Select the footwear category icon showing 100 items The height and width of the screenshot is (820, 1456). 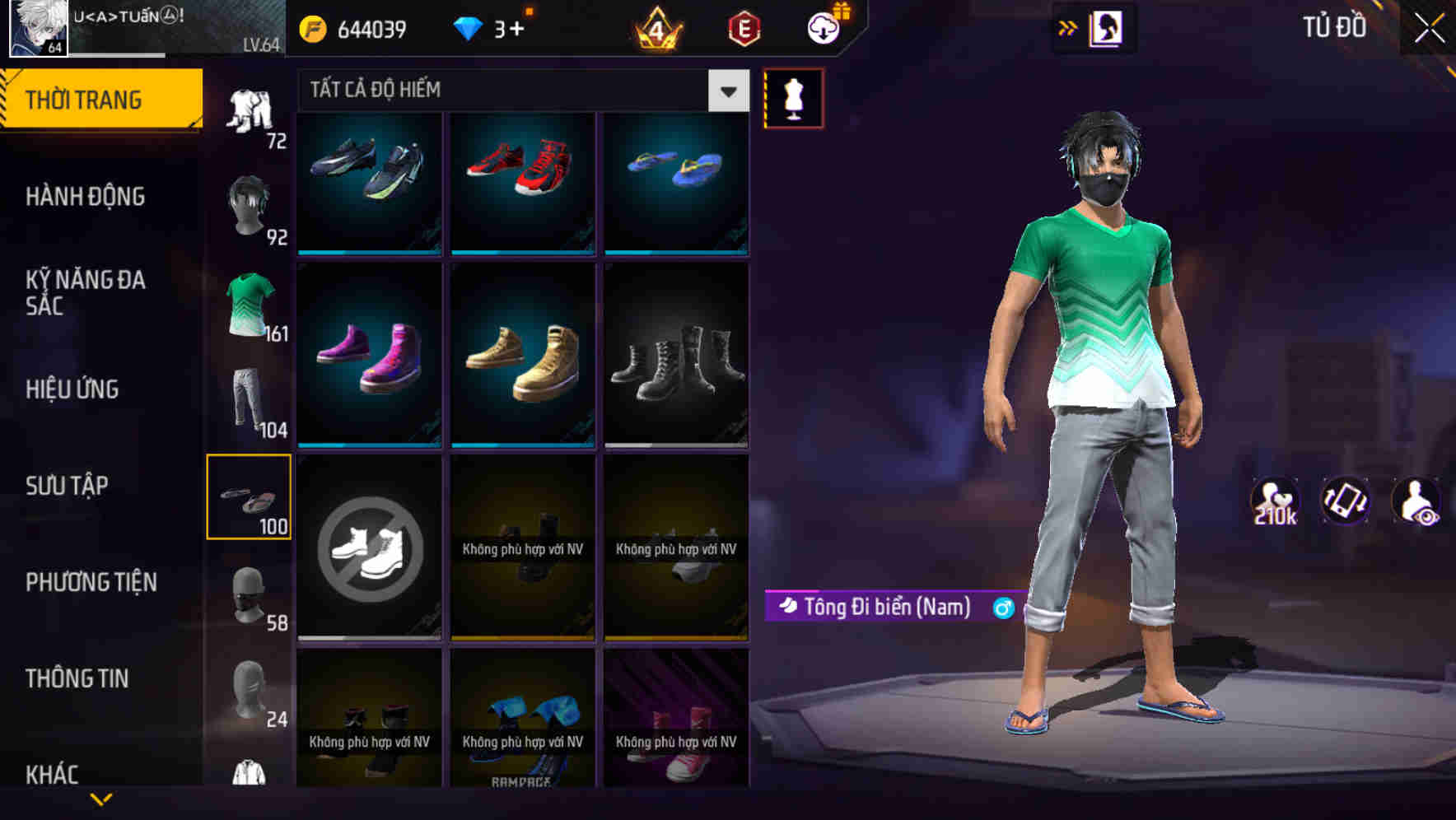pos(250,494)
